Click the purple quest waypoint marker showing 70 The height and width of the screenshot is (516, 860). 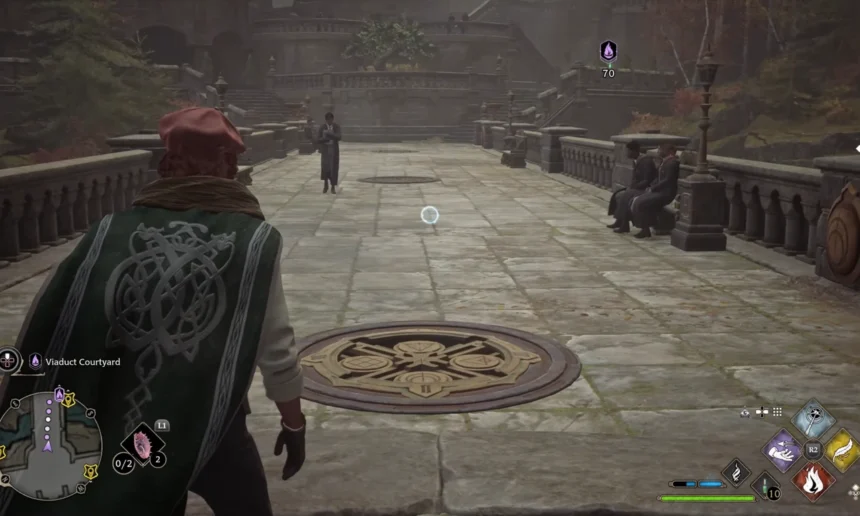pyautogui.click(x=608, y=52)
